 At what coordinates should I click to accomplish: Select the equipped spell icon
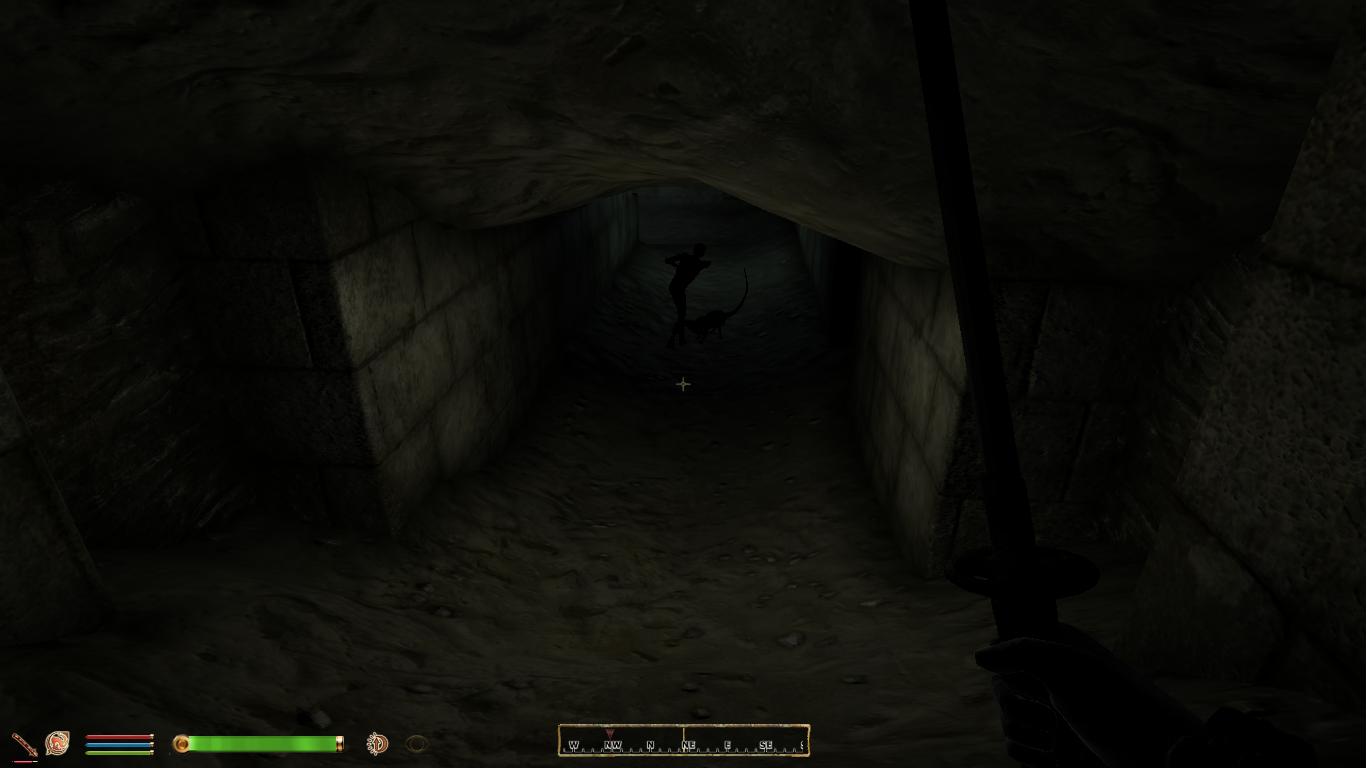(x=57, y=743)
